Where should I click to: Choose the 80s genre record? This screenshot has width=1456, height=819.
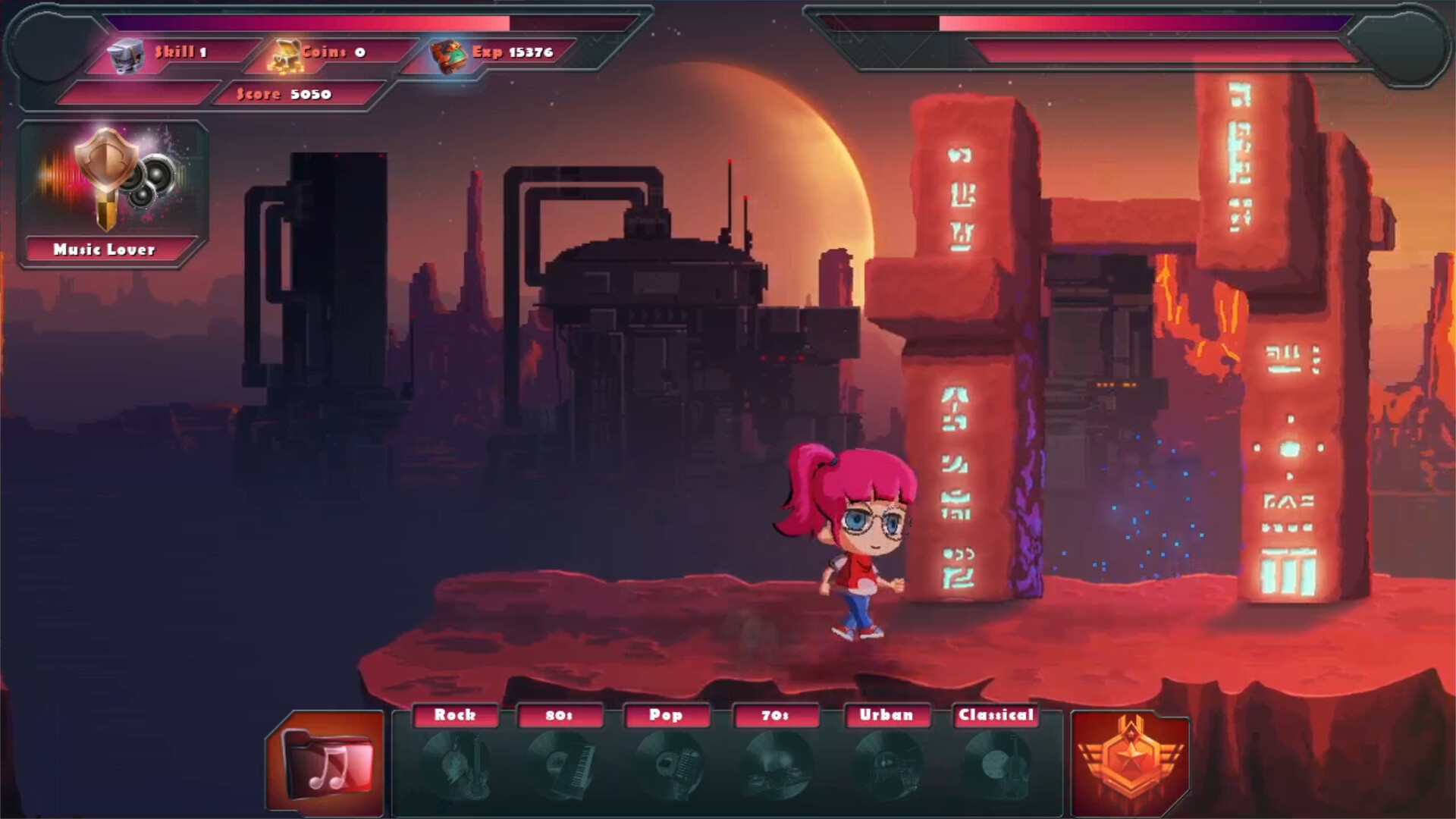560,762
